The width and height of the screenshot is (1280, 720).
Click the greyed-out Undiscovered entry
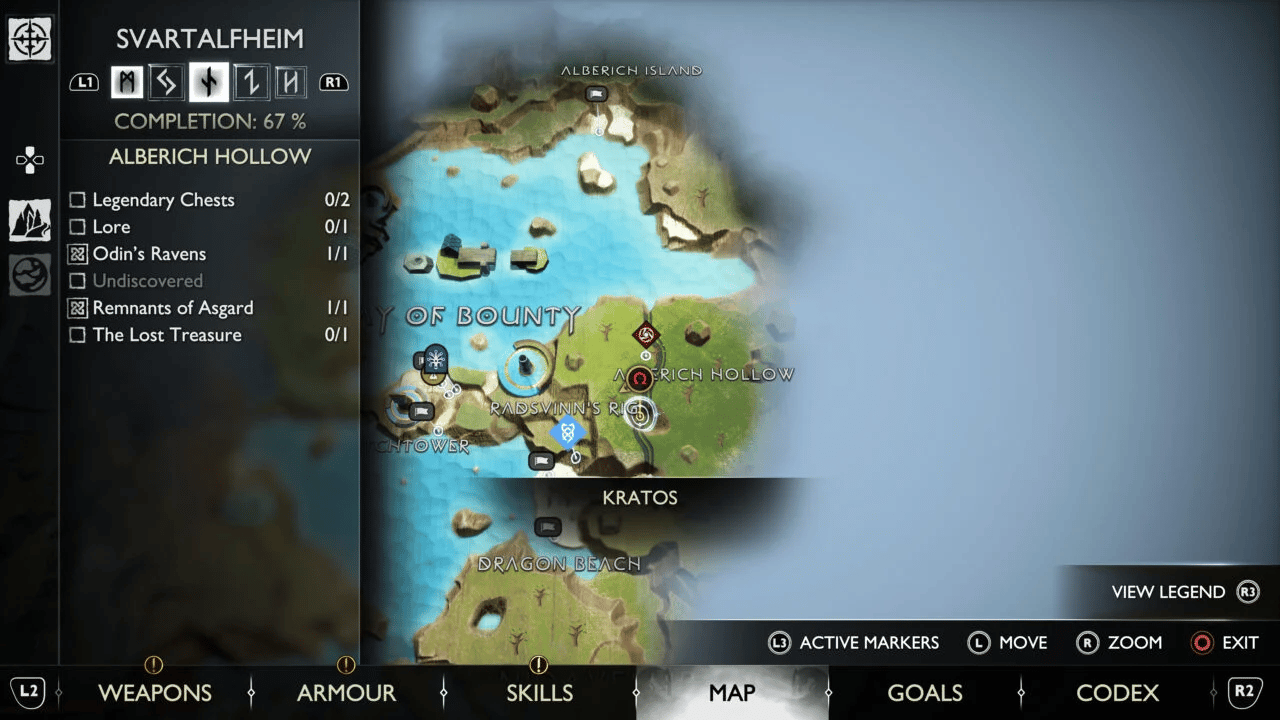click(x=147, y=281)
